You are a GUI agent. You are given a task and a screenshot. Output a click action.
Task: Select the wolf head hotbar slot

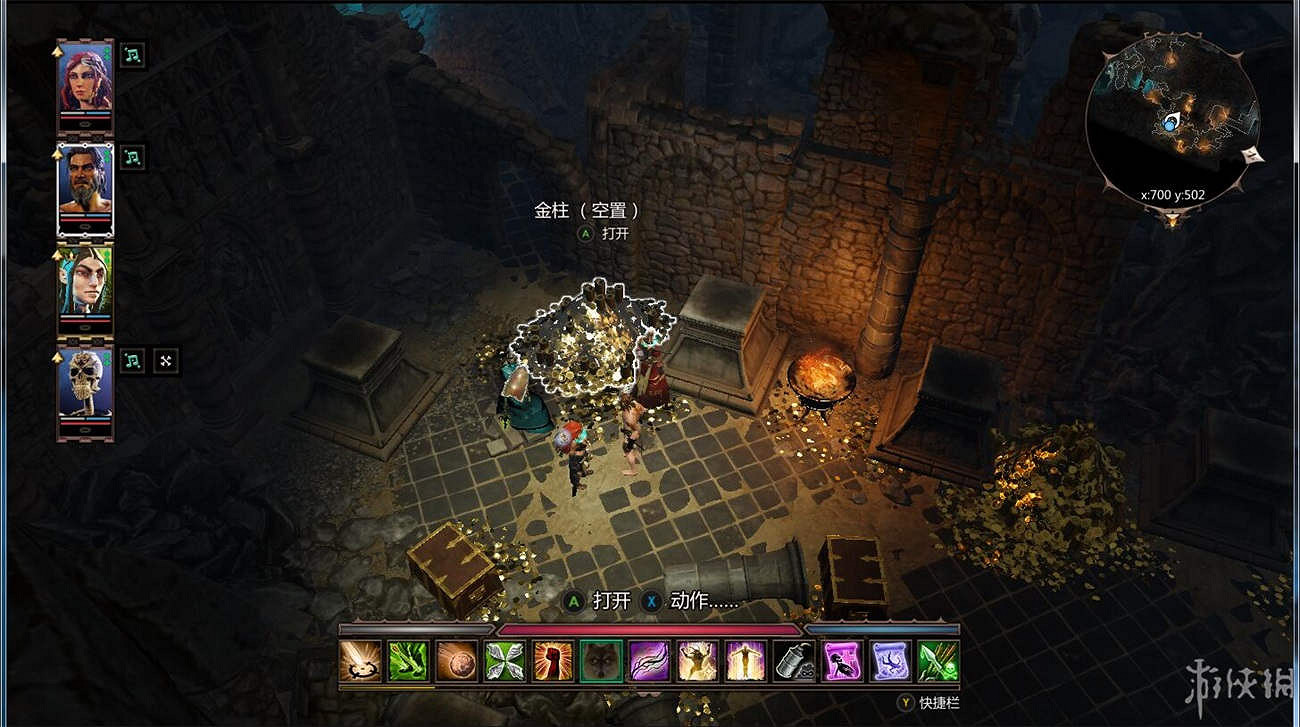[x=601, y=661]
